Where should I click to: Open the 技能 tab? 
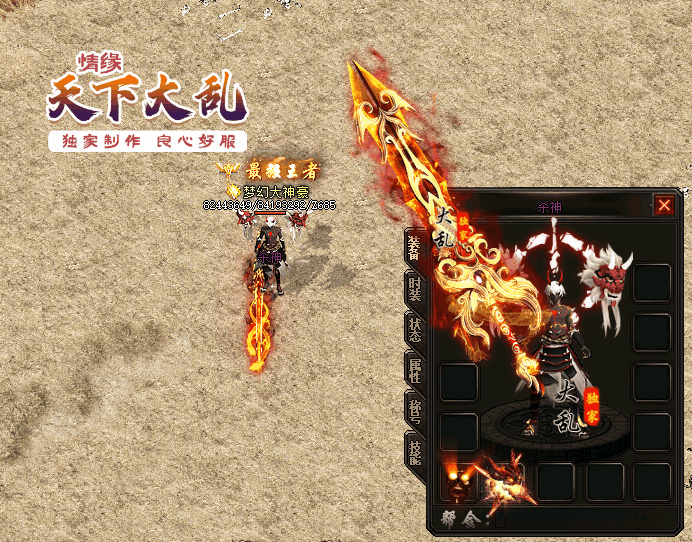point(415,451)
